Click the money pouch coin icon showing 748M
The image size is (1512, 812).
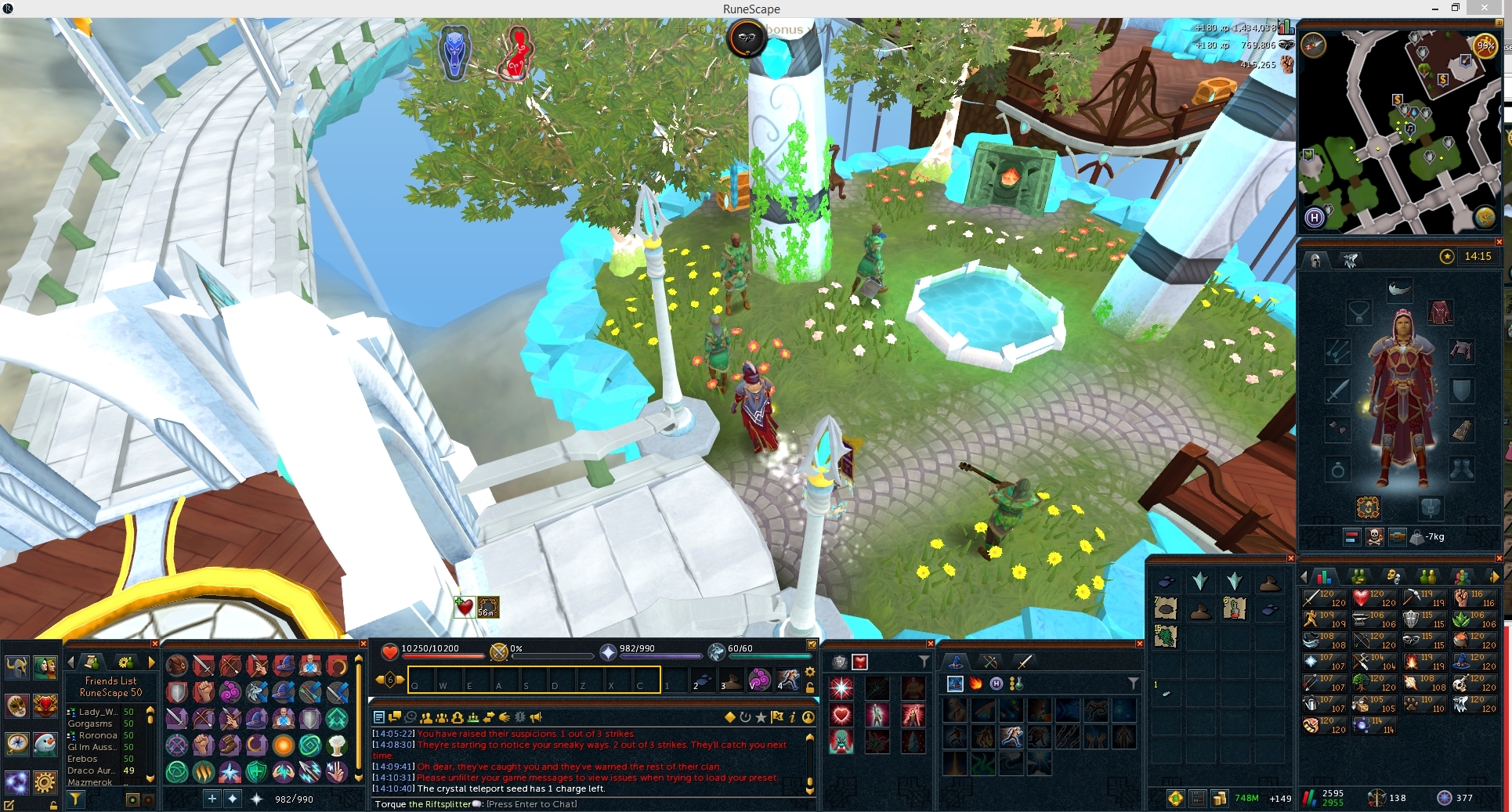coord(1220,798)
